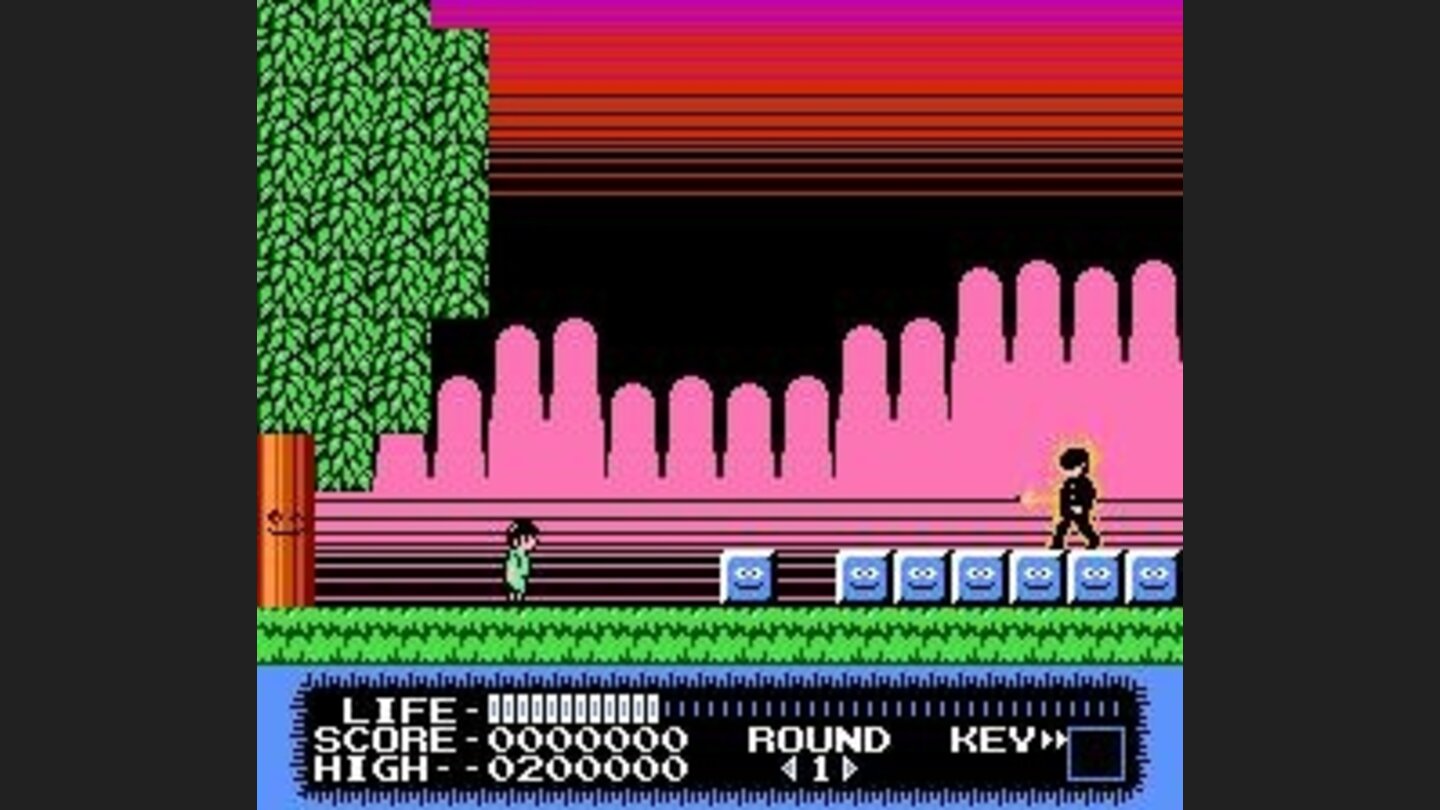Click the SCORE label in the HUD
Viewport: 1440px width, 810px height.
coord(390,740)
